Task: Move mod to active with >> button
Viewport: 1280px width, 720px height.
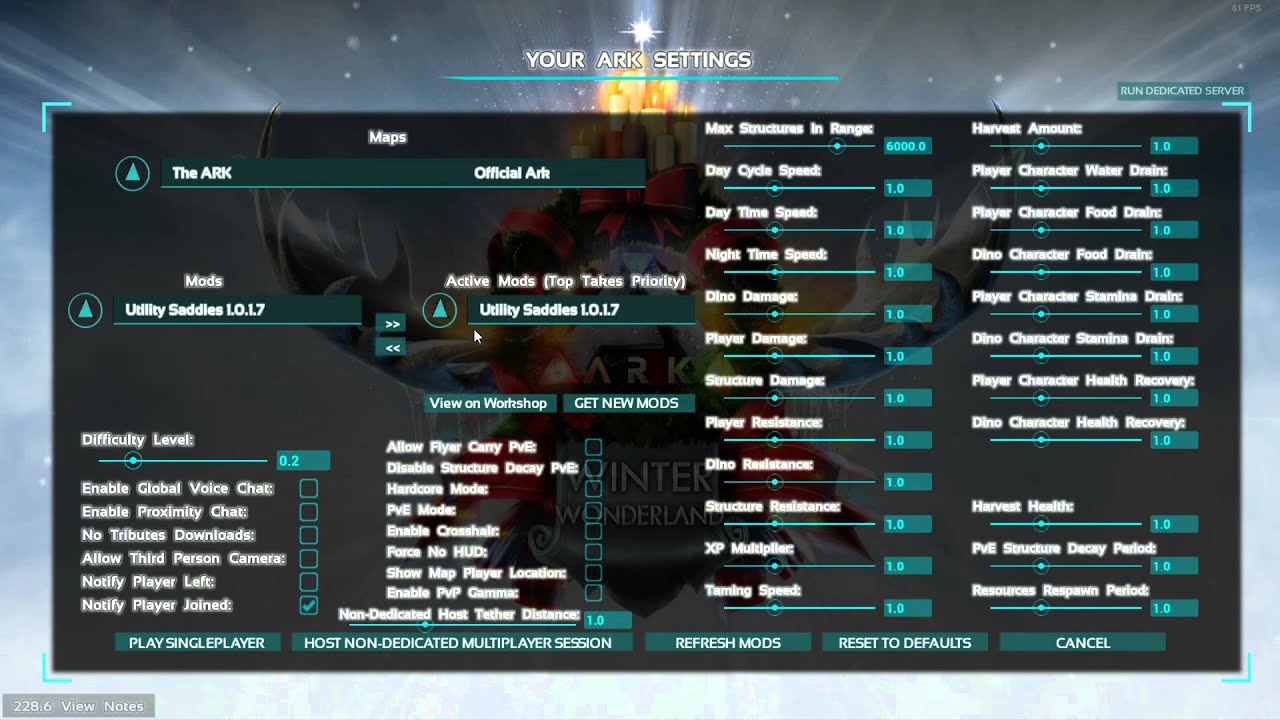Action: (393, 324)
